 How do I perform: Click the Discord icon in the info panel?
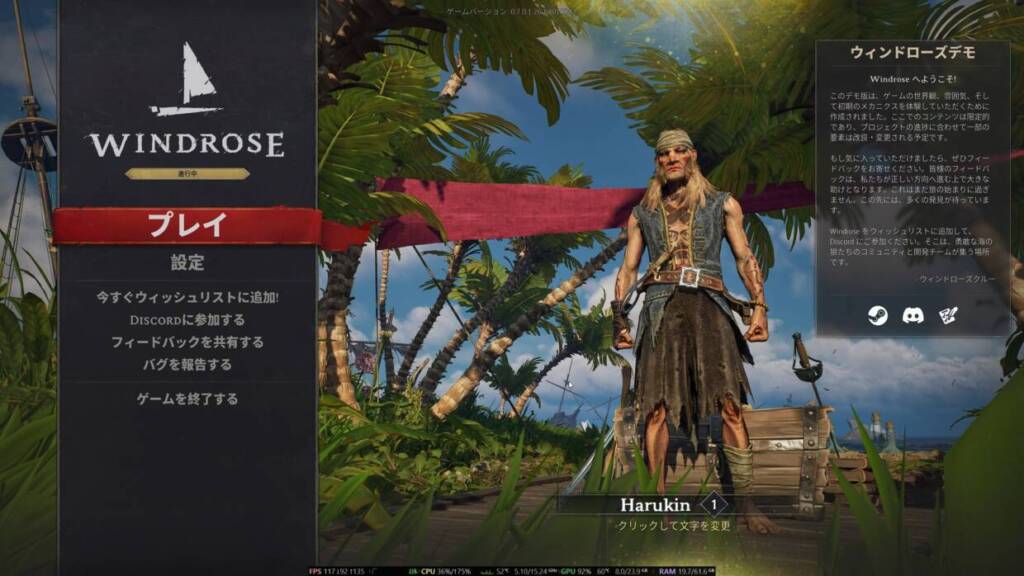pos(912,316)
